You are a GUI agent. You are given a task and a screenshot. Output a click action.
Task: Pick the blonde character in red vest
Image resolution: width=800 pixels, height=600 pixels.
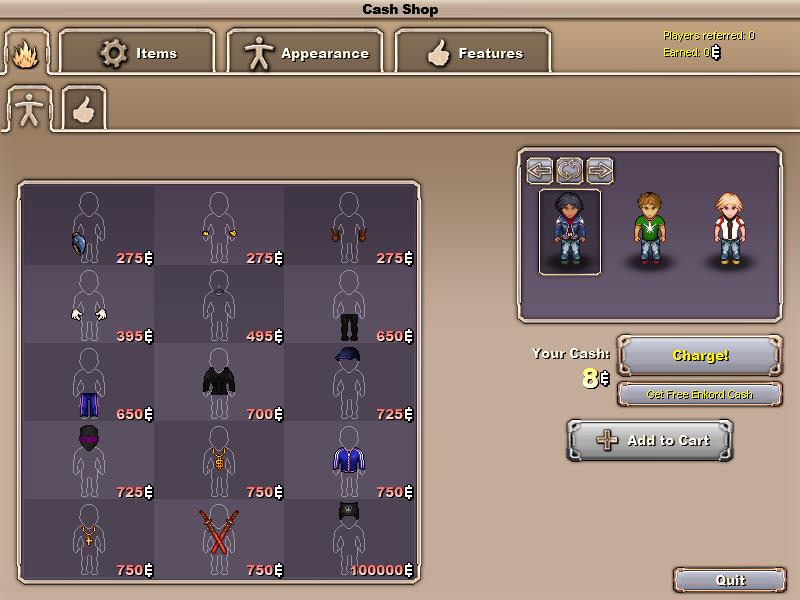click(728, 230)
